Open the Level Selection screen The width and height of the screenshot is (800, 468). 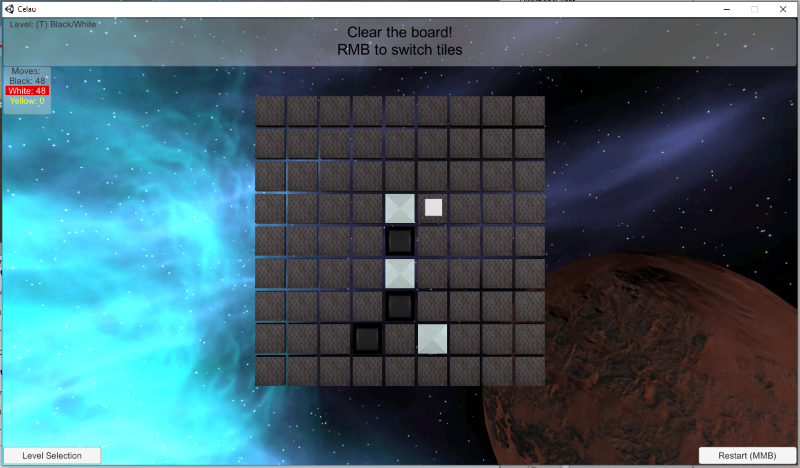click(x=52, y=456)
